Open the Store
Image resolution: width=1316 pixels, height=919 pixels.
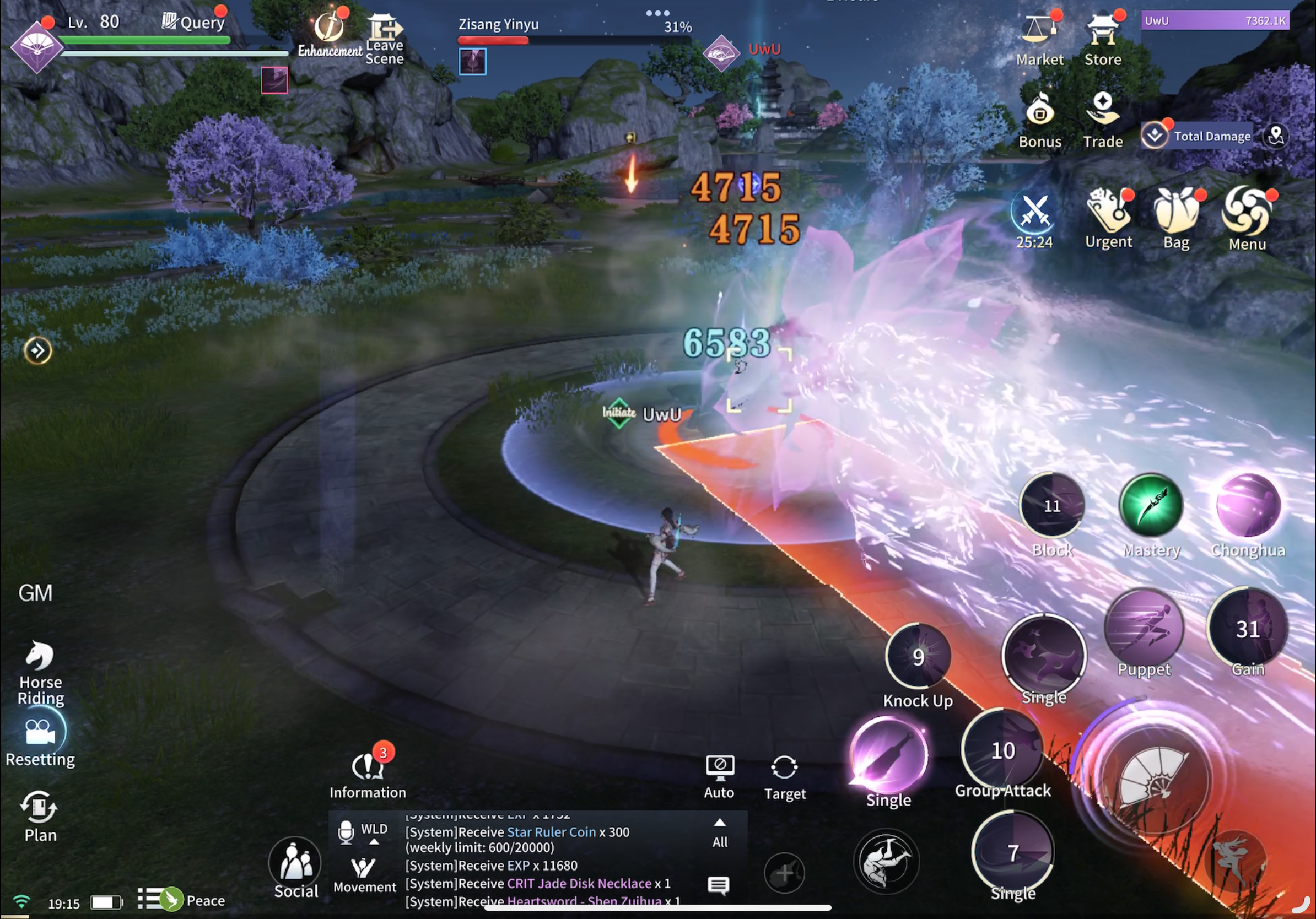[1102, 31]
